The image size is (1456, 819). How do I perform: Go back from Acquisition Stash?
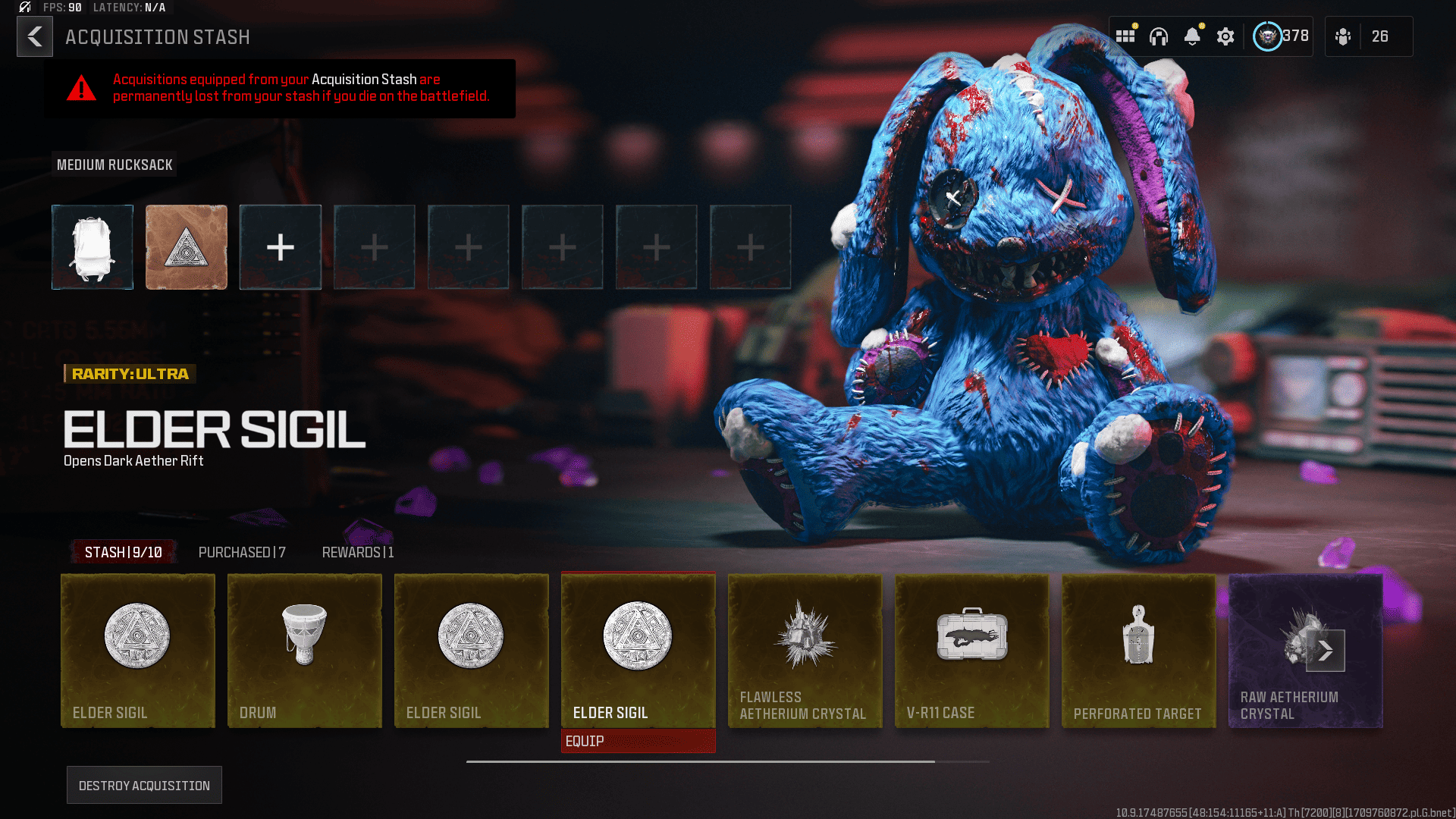[x=35, y=36]
